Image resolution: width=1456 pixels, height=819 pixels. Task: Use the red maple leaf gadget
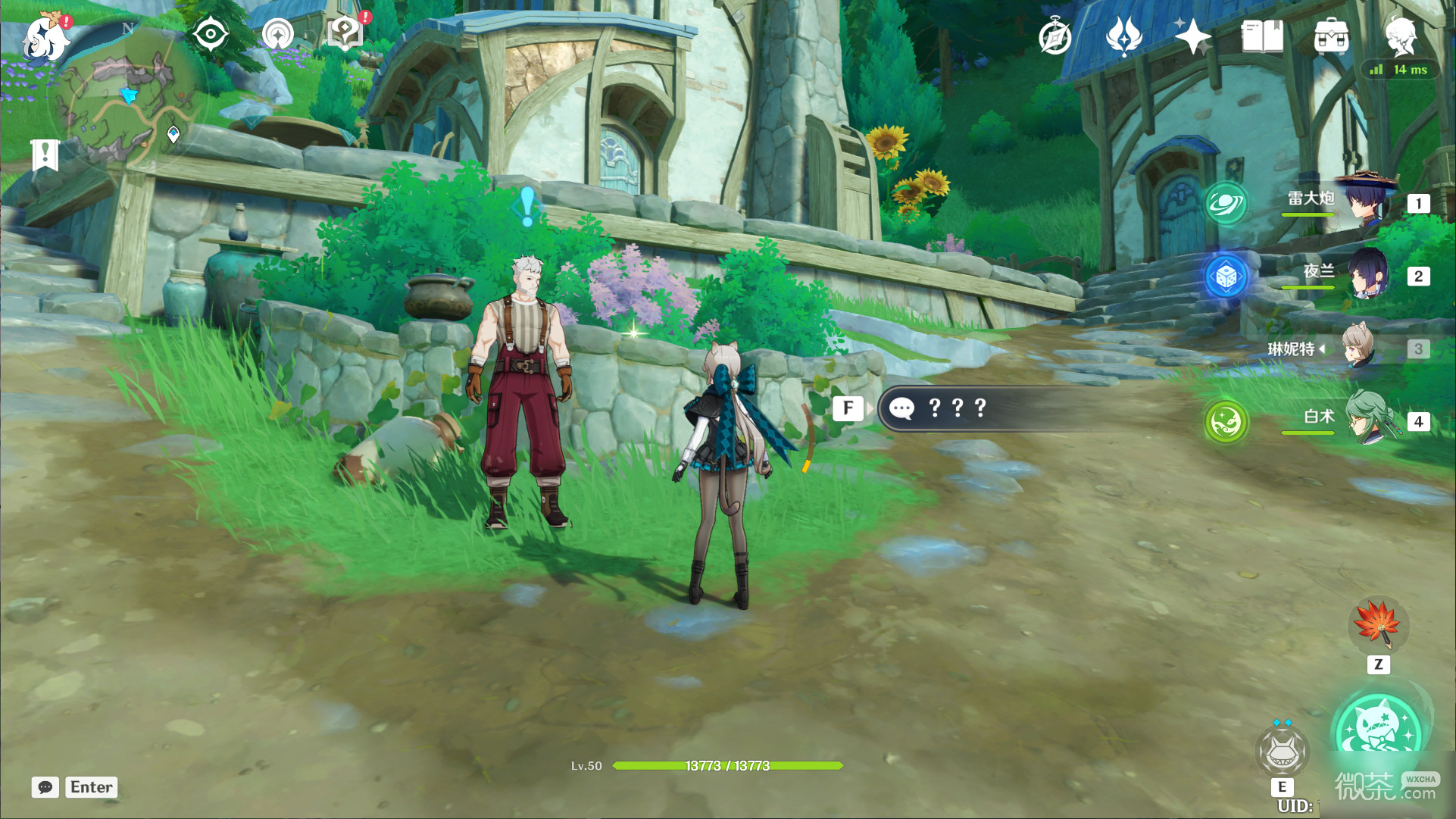point(1378,626)
